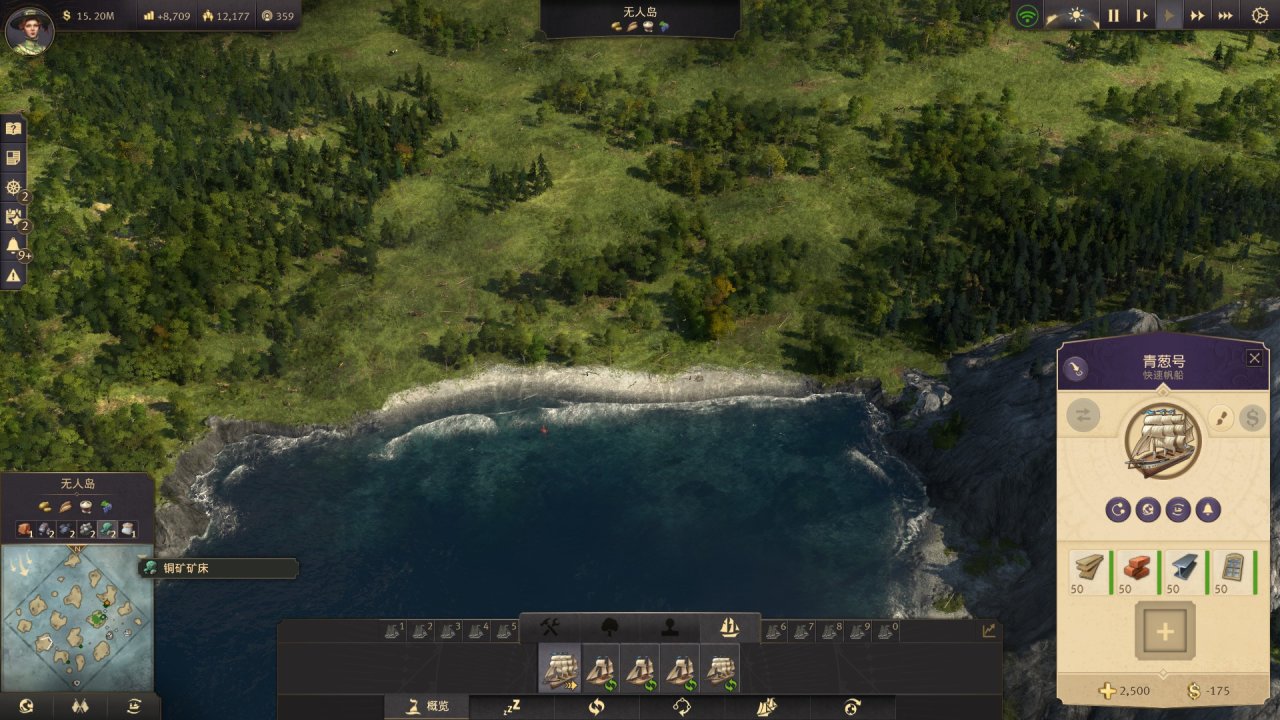The width and height of the screenshot is (1280, 720).
Task: Close the 青葱号 ship panel
Action: [1254, 358]
